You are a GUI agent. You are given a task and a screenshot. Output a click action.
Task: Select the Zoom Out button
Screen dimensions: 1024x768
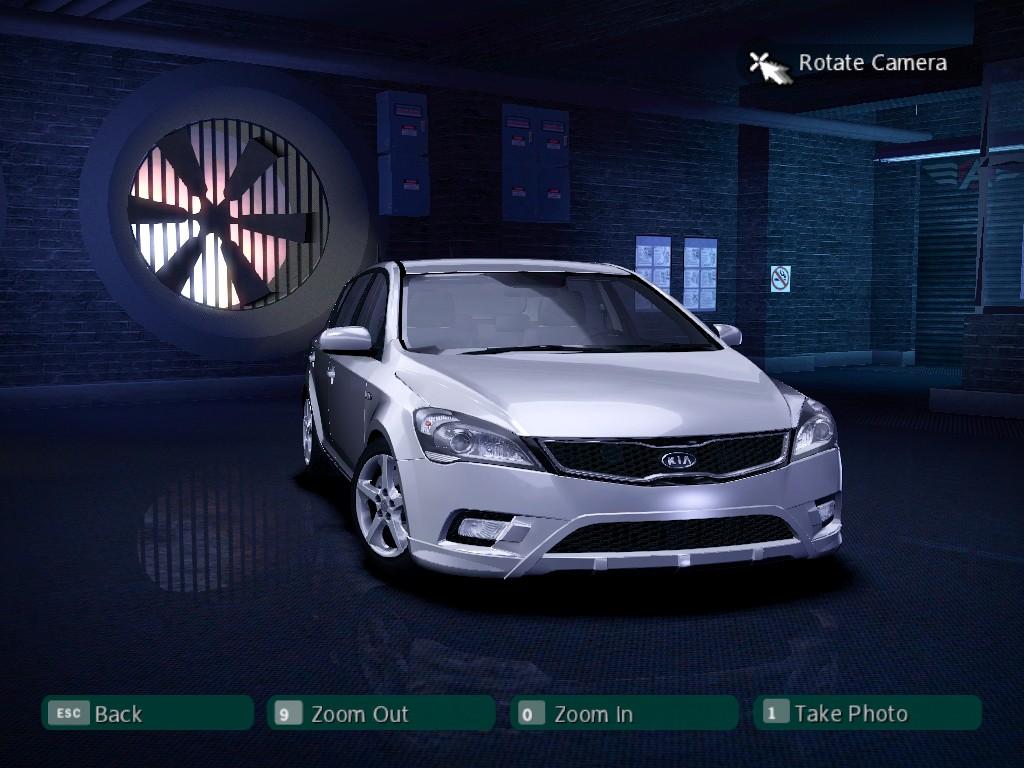[x=381, y=713]
